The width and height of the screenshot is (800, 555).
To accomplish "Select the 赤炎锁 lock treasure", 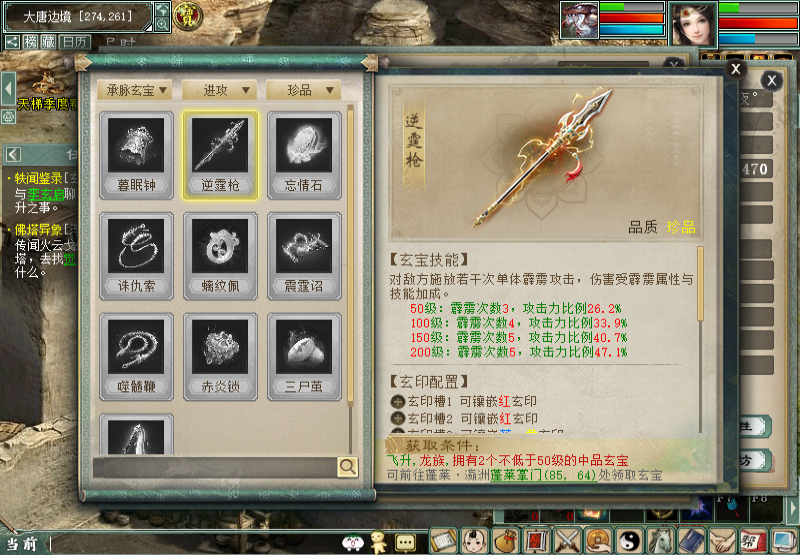I will tap(220, 355).
